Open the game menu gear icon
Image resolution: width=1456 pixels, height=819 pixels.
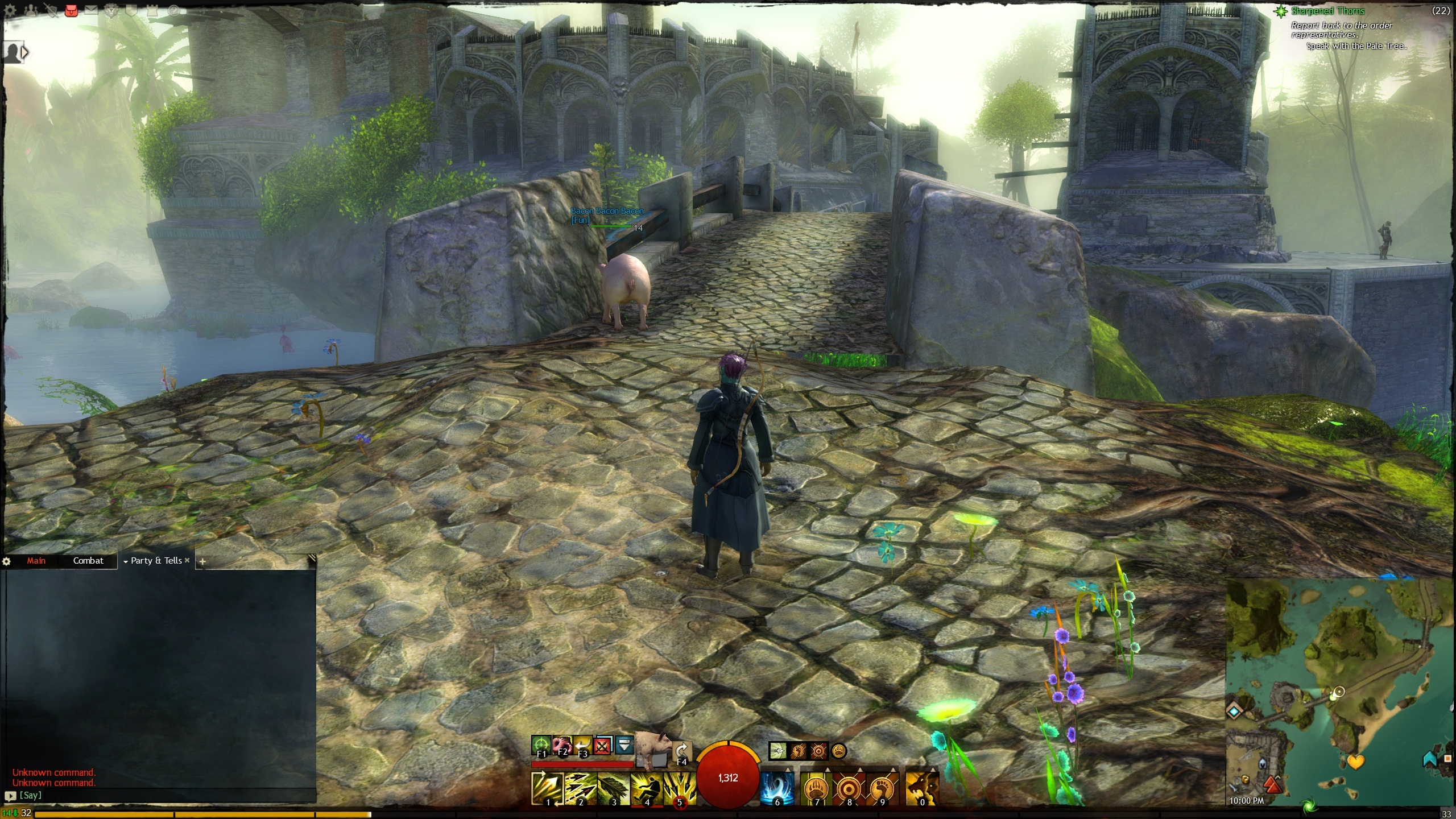tap(10, 10)
